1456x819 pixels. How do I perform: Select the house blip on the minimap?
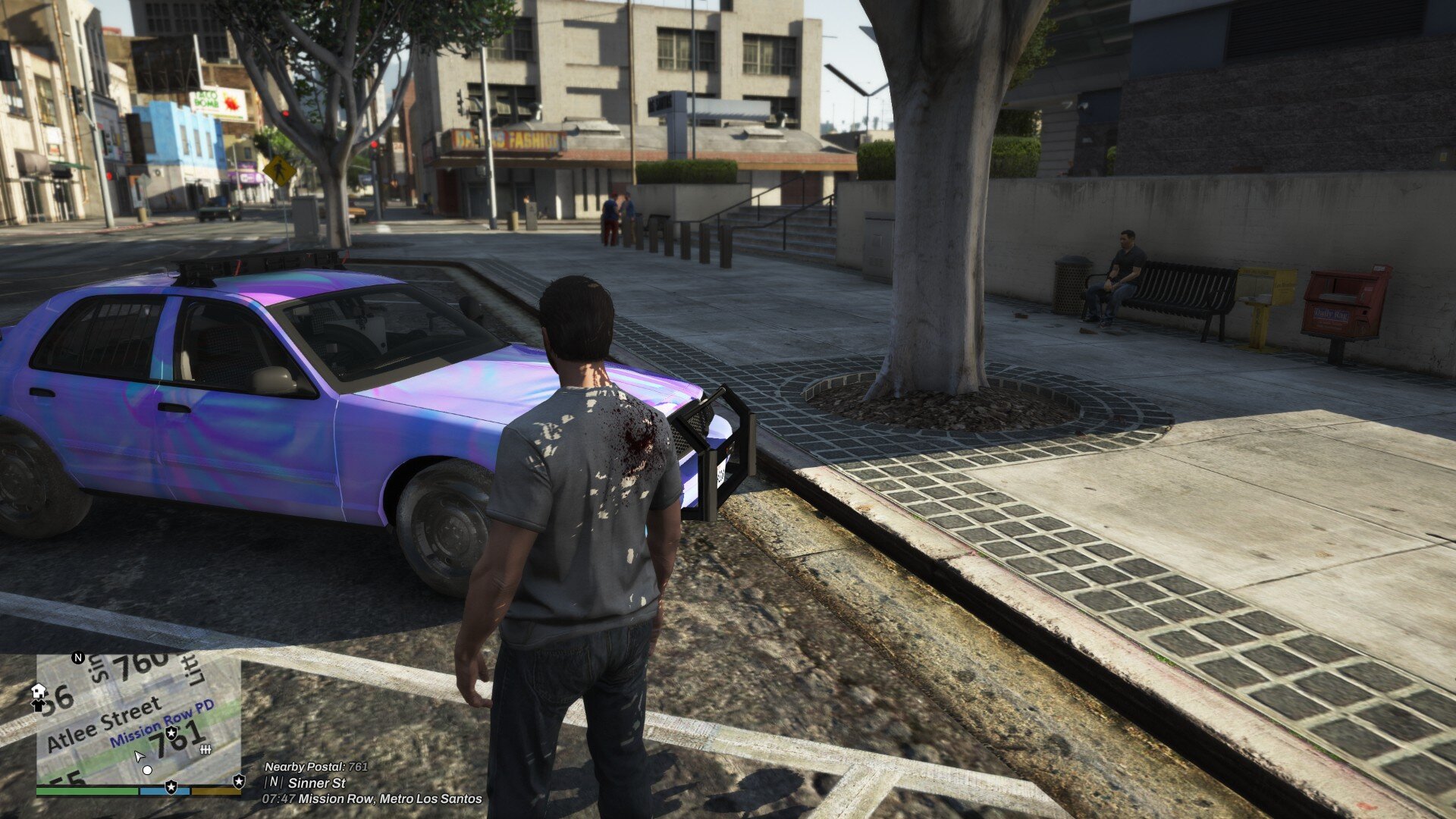point(39,691)
